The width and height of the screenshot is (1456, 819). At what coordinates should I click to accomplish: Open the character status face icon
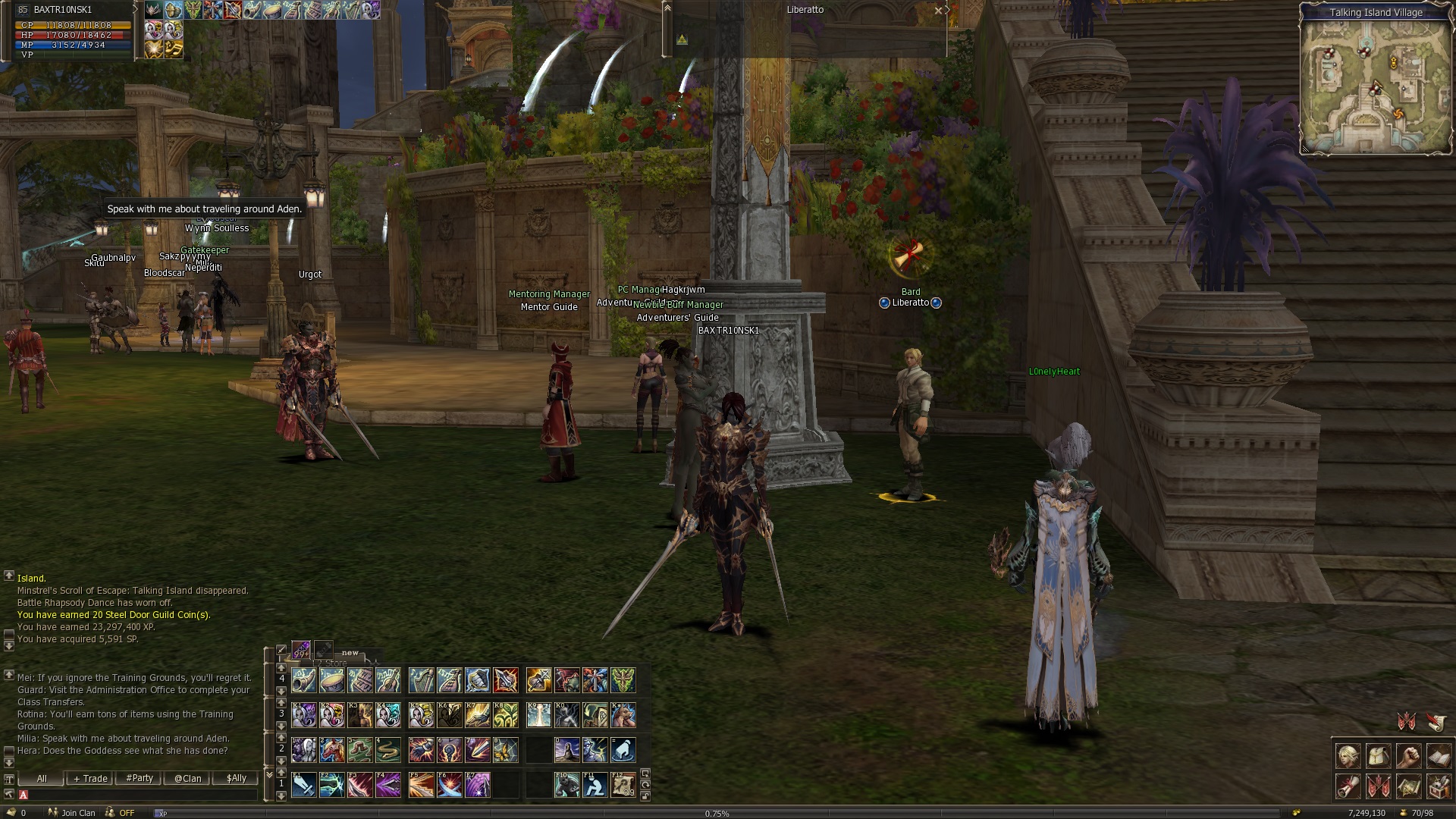(1348, 756)
